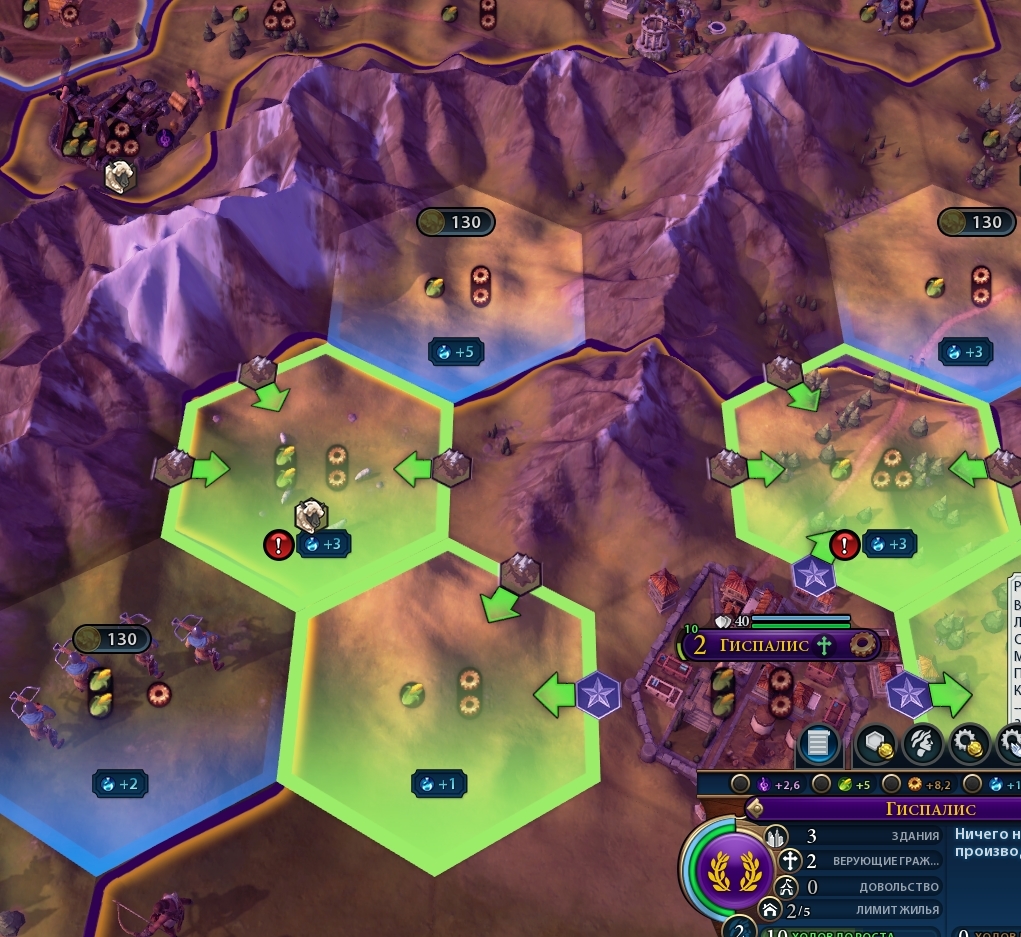Image resolution: width=1021 pixels, height=937 pixels.
Task: Toggle the production yield focus circle
Action: [890, 784]
